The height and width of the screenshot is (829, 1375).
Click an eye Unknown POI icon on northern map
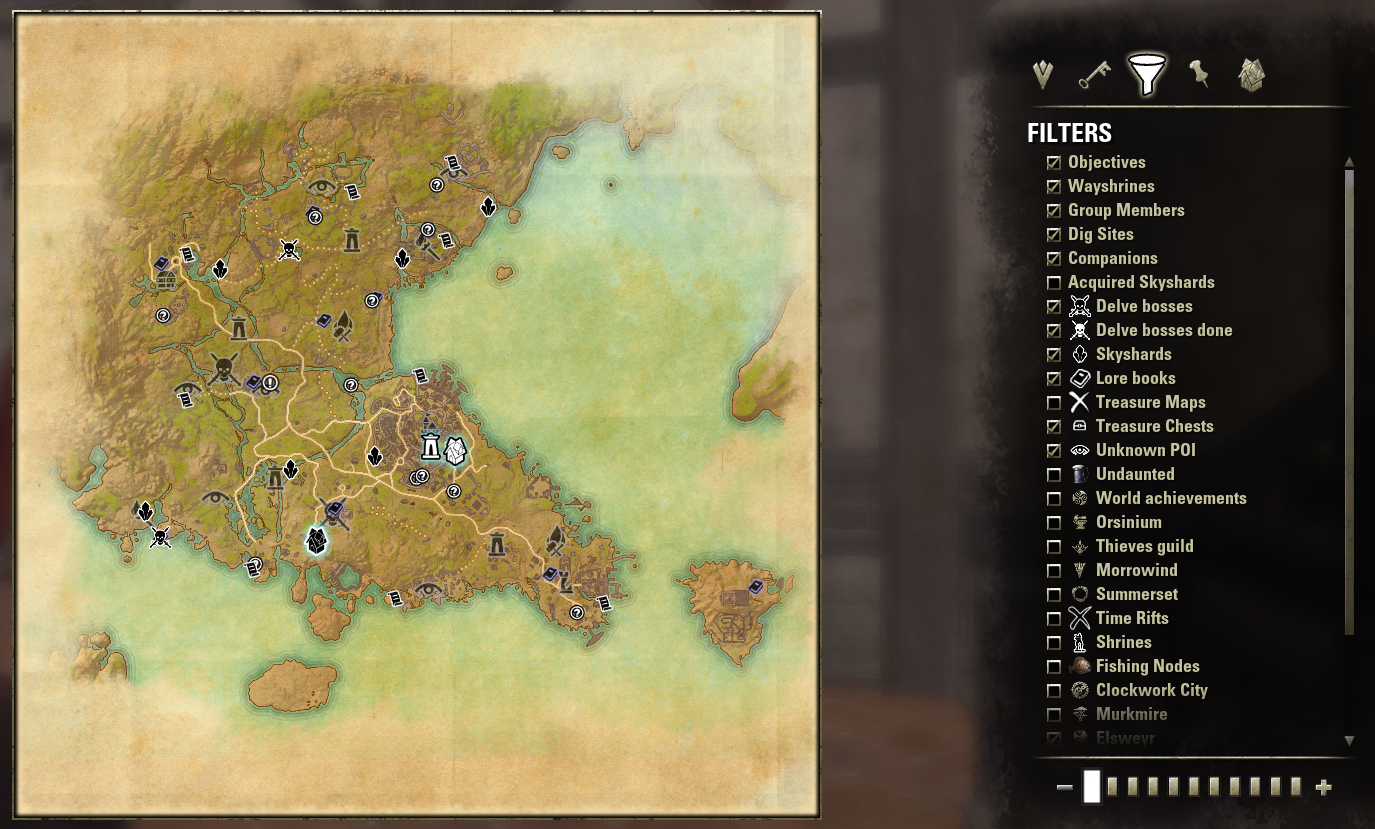(x=322, y=185)
